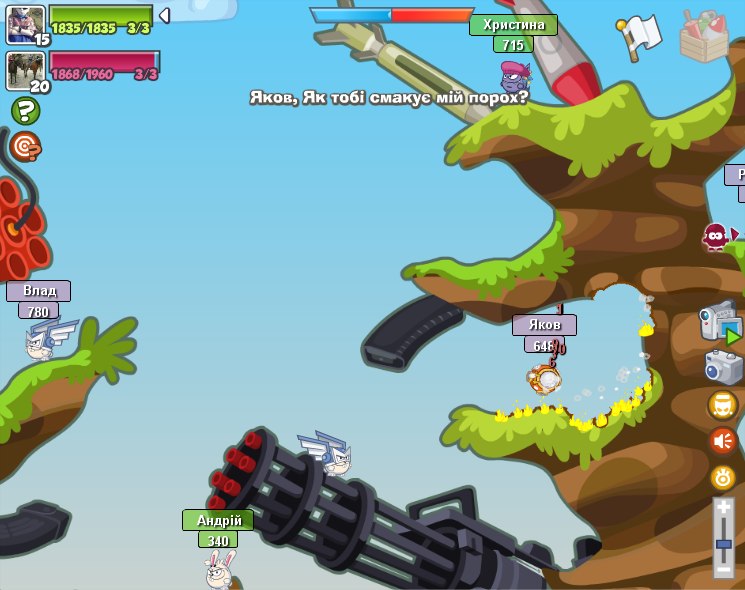Start video recording with the camcorder icon

point(720,325)
